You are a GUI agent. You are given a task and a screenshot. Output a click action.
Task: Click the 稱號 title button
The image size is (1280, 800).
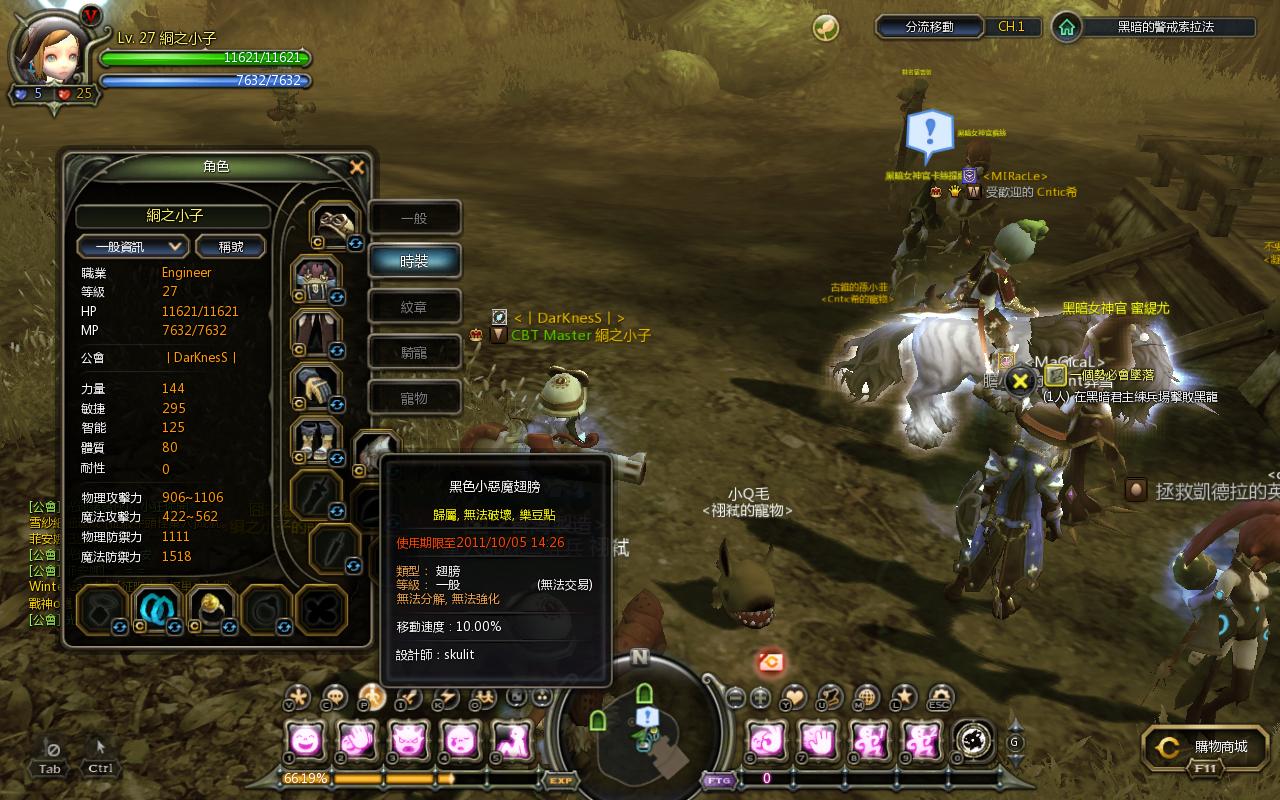[x=231, y=246]
